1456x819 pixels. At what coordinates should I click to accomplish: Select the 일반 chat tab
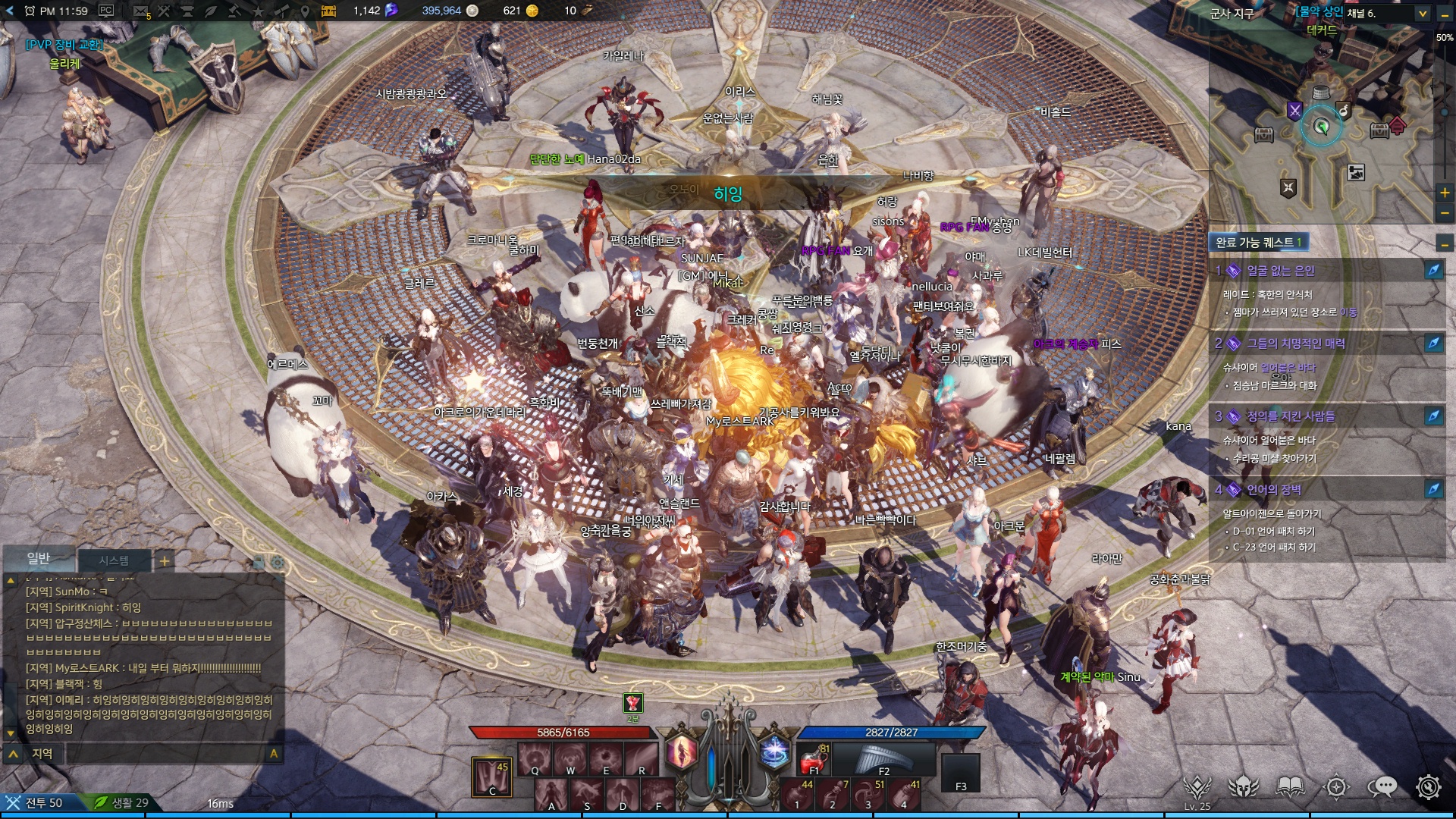(39, 559)
